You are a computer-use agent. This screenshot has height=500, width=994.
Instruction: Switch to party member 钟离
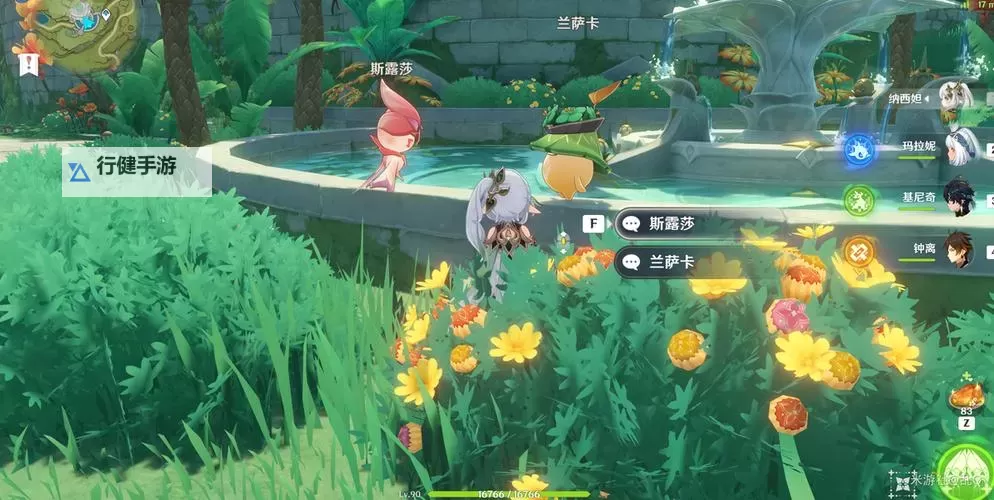click(962, 246)
